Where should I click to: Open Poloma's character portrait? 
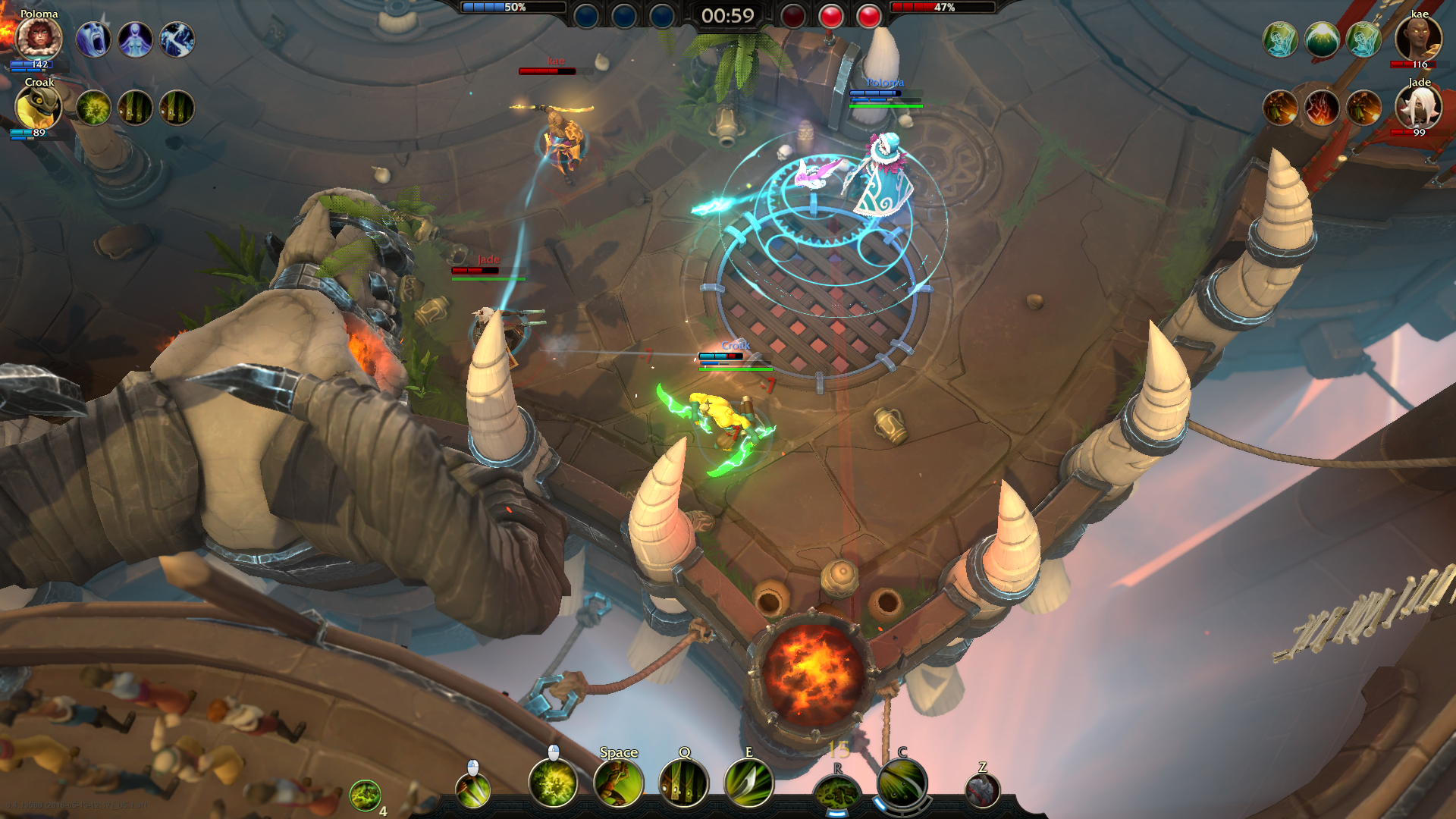(x=38, y=38)
